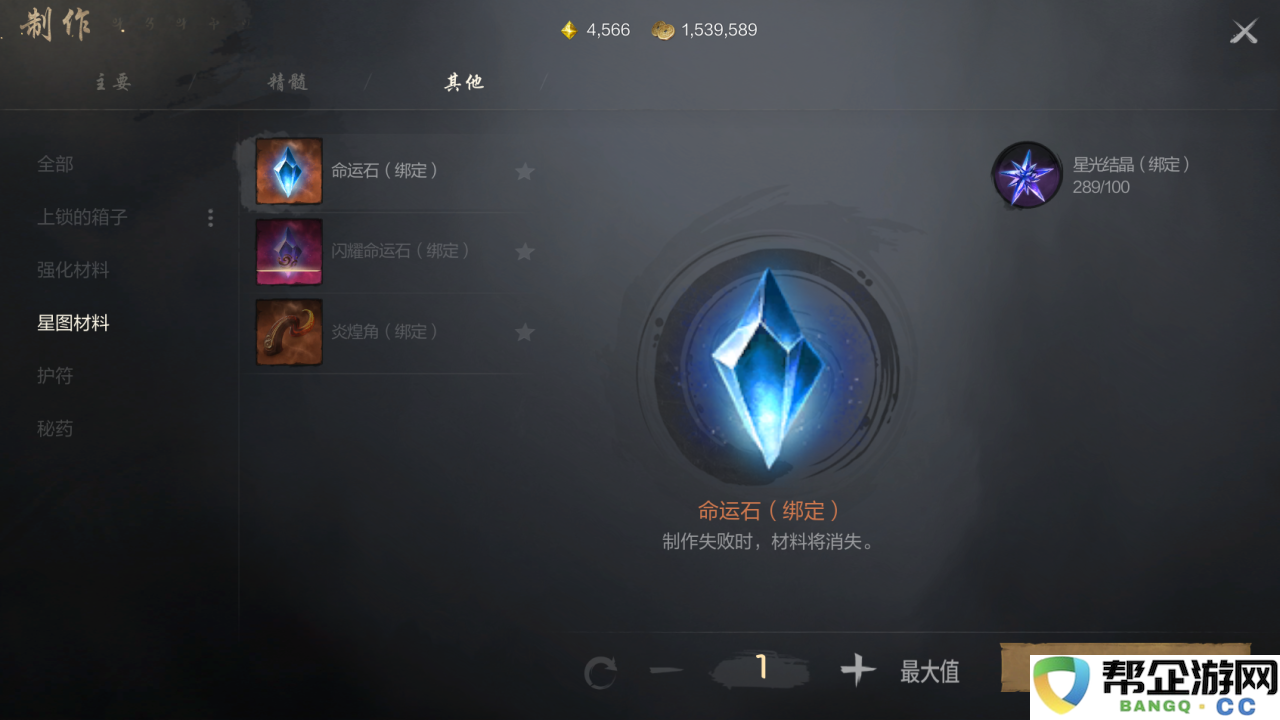The height and width of the screenshot is (720, 1280).
Task: Switch to the 精髓 tab
Action: pyautogui.click(x=290, y=82)
